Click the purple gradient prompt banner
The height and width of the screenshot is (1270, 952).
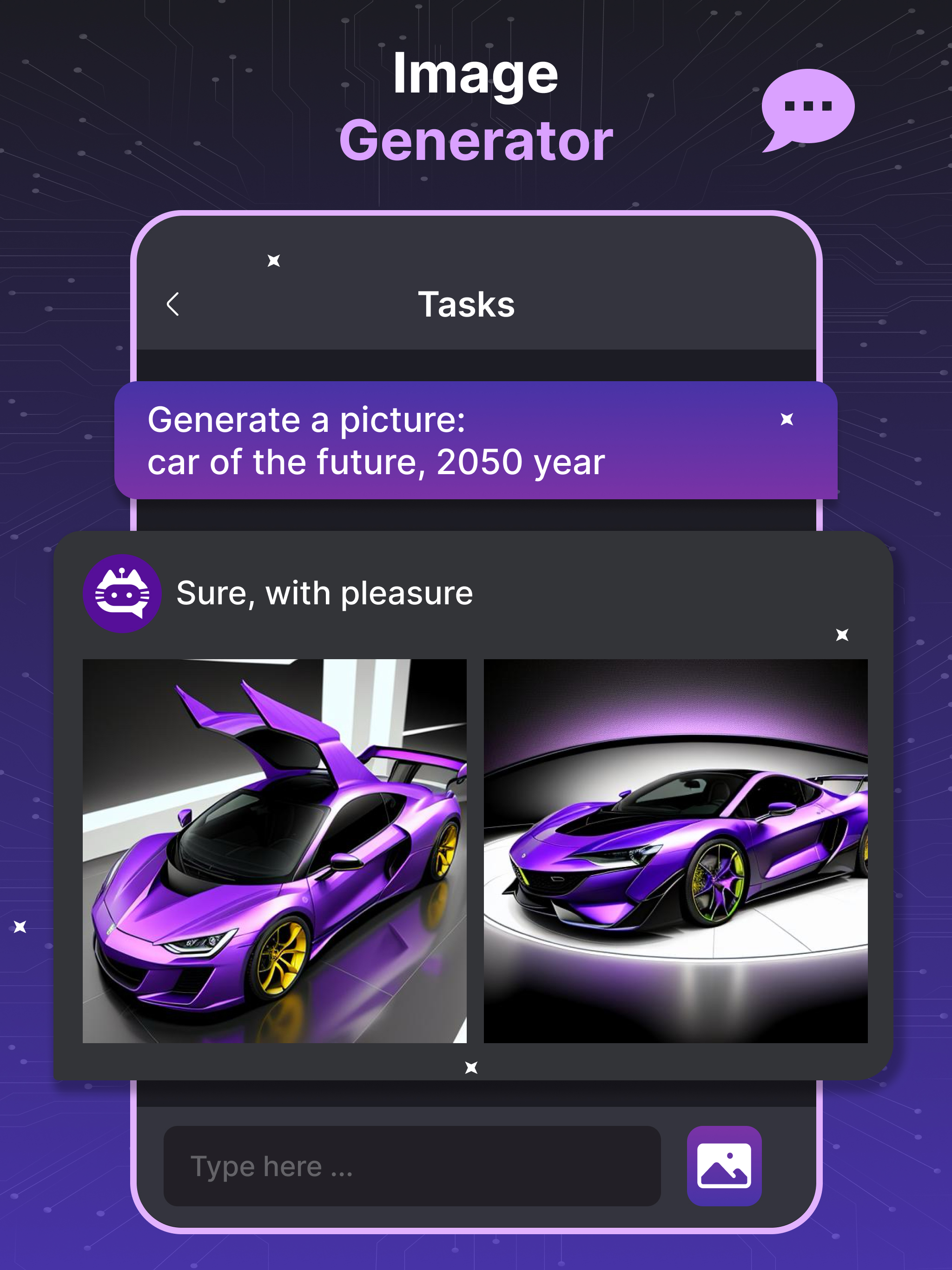tap(476, 442)
